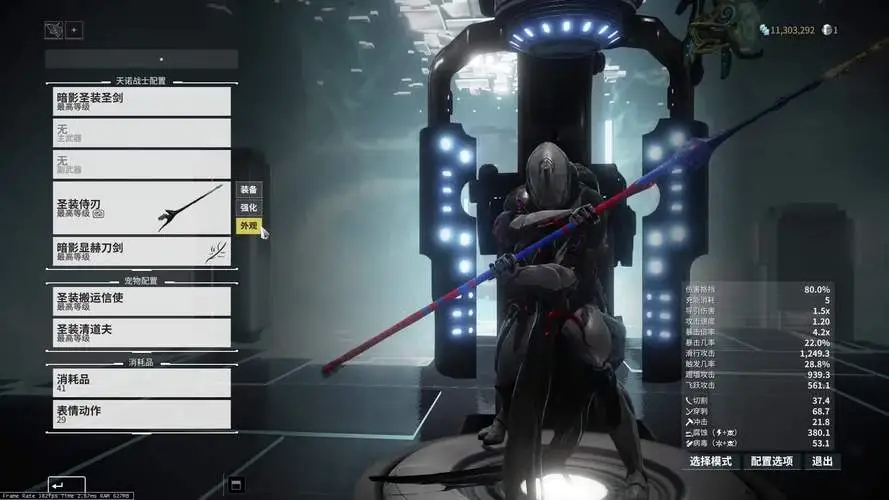
Task: Click the loadout emblem icon beside the plus
Action: point(54,30)
